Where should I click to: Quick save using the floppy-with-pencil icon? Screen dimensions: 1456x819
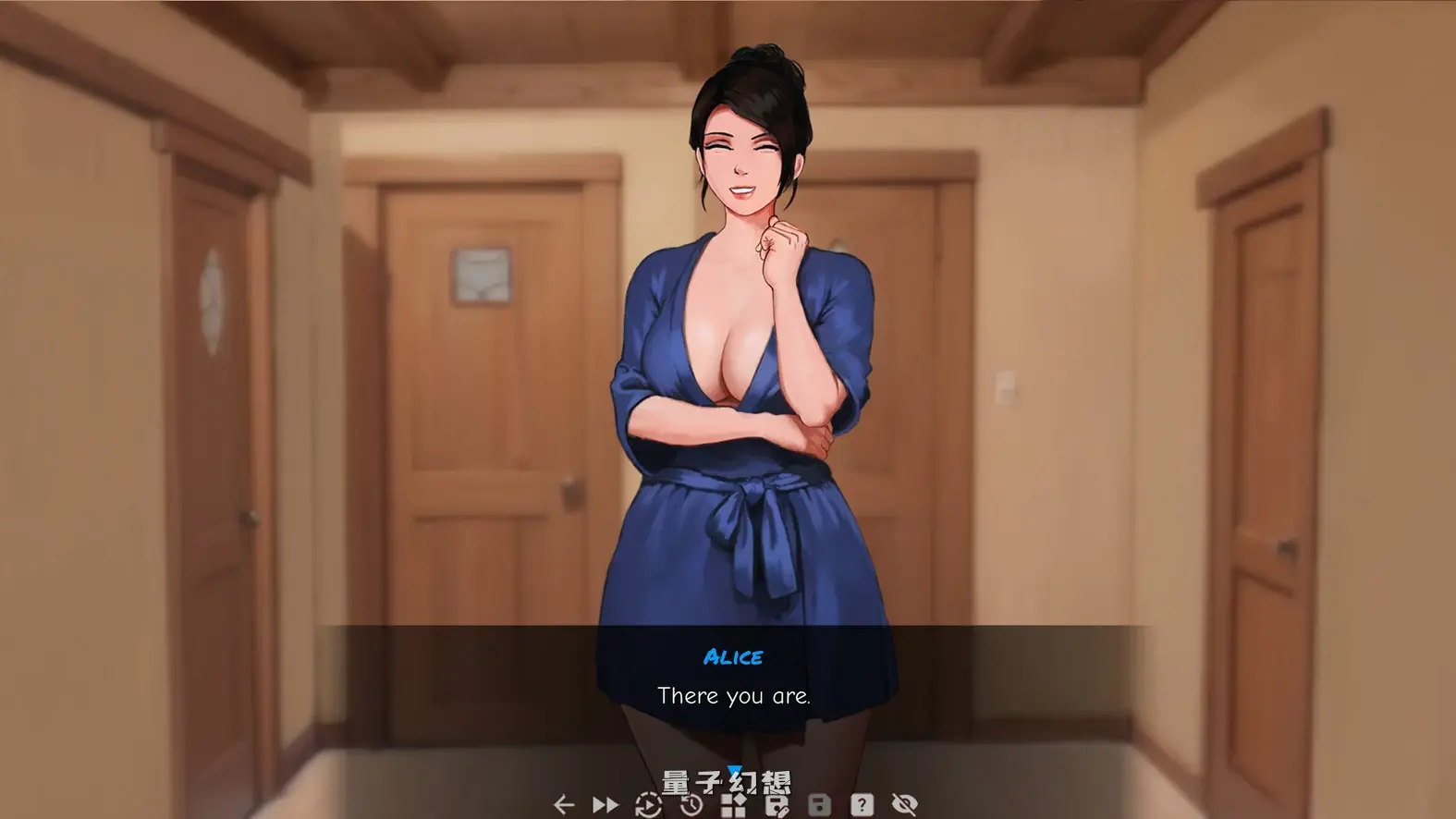[x=777, y=804]
